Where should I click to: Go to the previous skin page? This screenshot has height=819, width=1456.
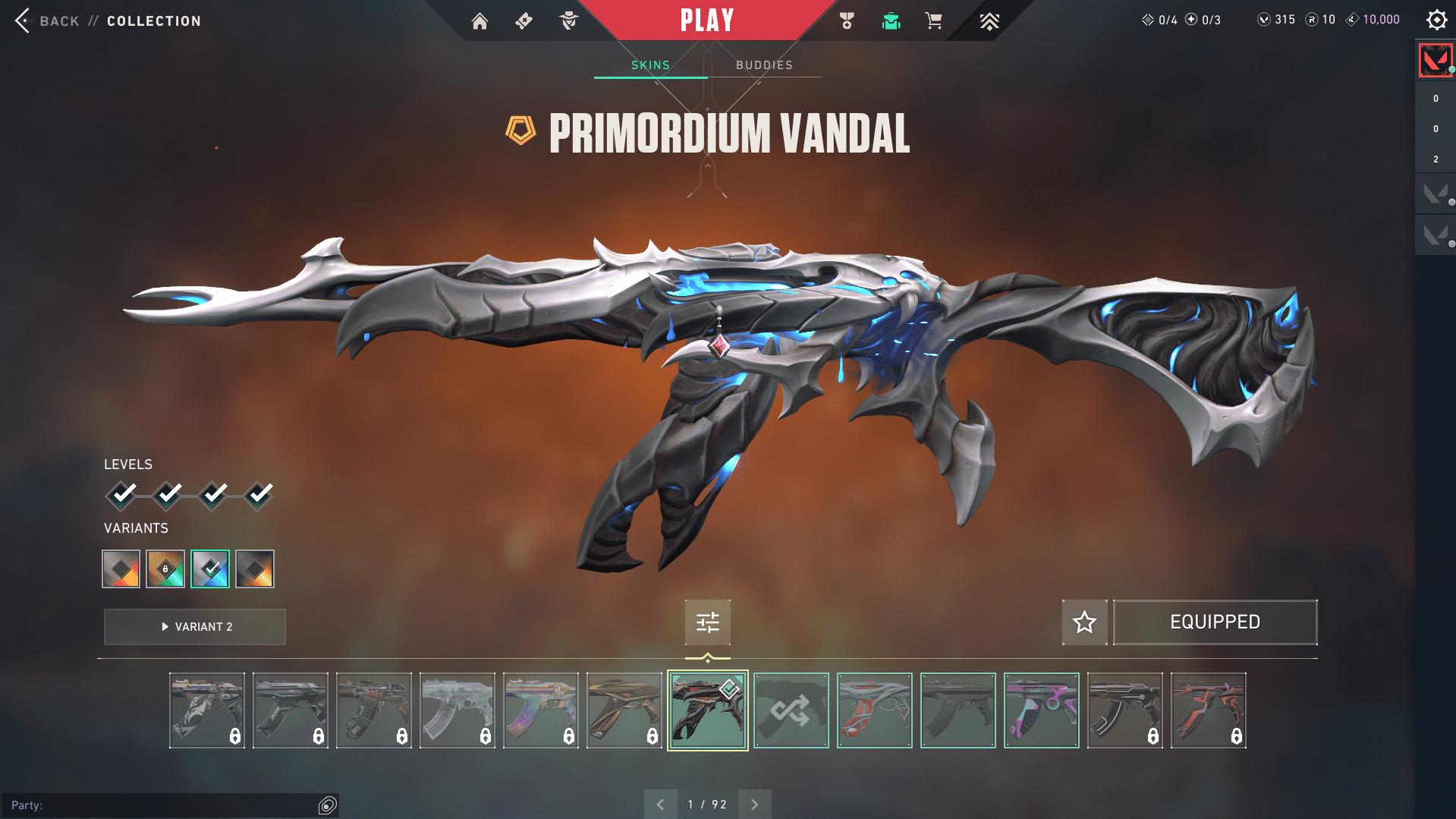(x=661, y=805)
